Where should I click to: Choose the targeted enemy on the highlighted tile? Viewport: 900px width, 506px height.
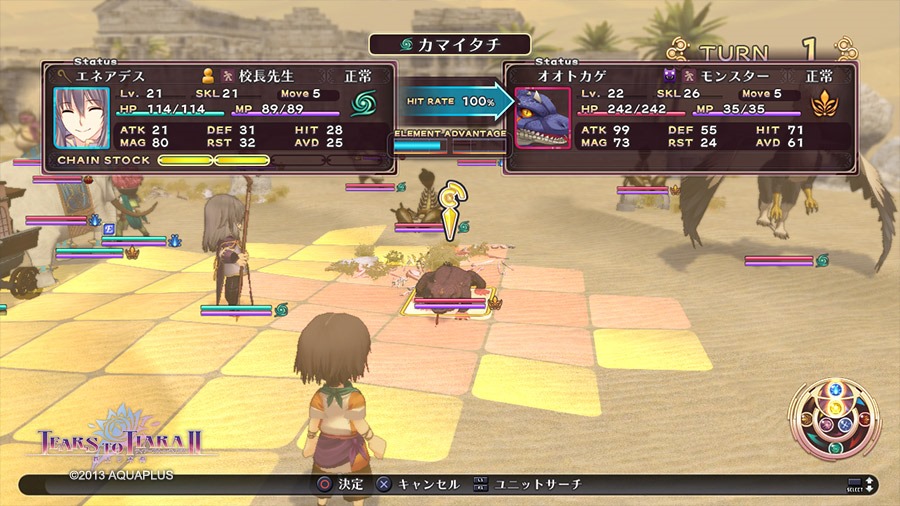tap(450, 288)
